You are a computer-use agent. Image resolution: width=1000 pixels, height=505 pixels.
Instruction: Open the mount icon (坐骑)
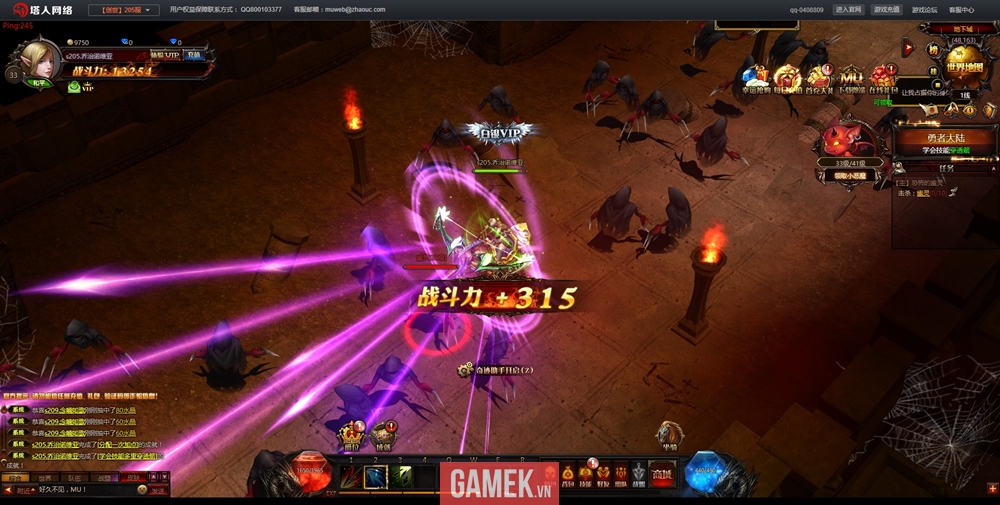[x=668, y=435]
